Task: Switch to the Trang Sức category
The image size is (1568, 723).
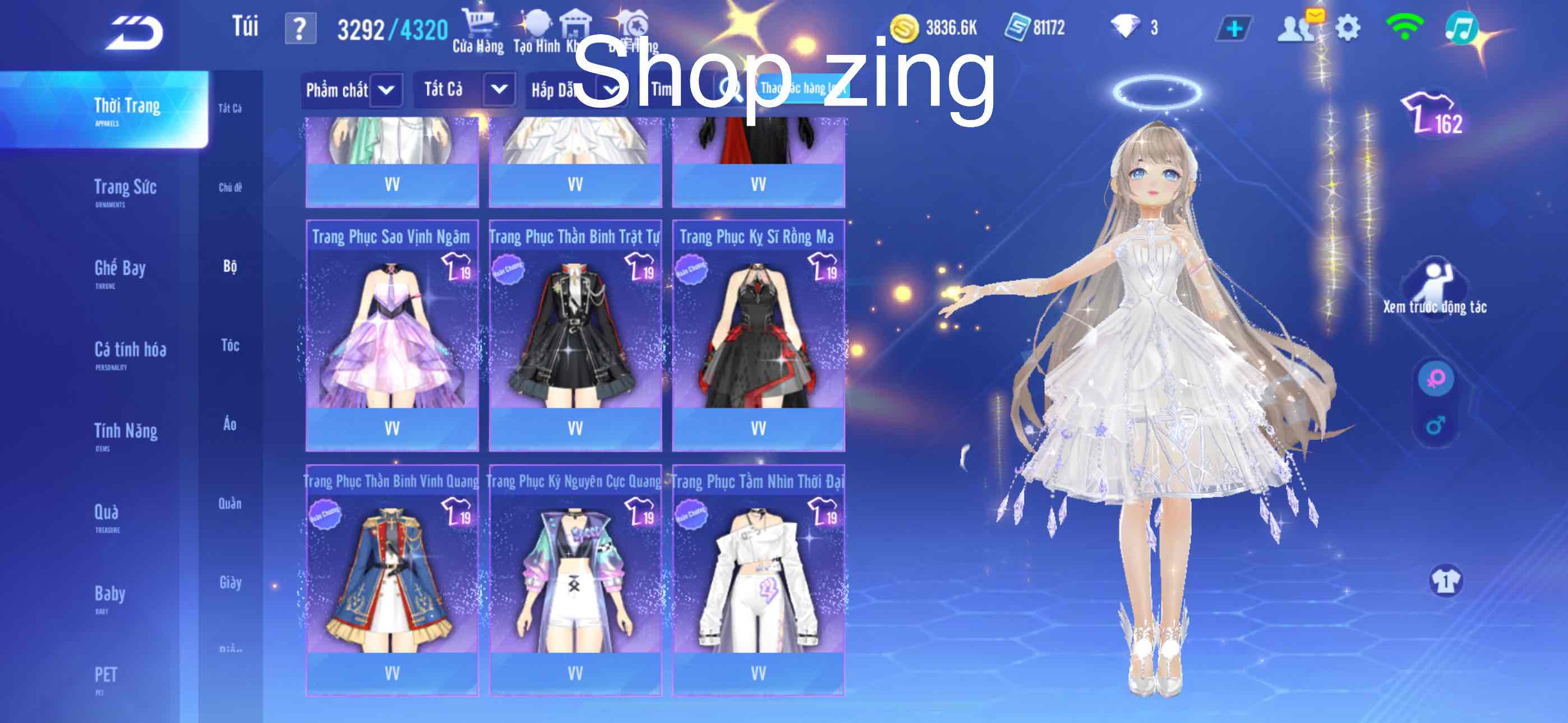Action: (126, 190)
